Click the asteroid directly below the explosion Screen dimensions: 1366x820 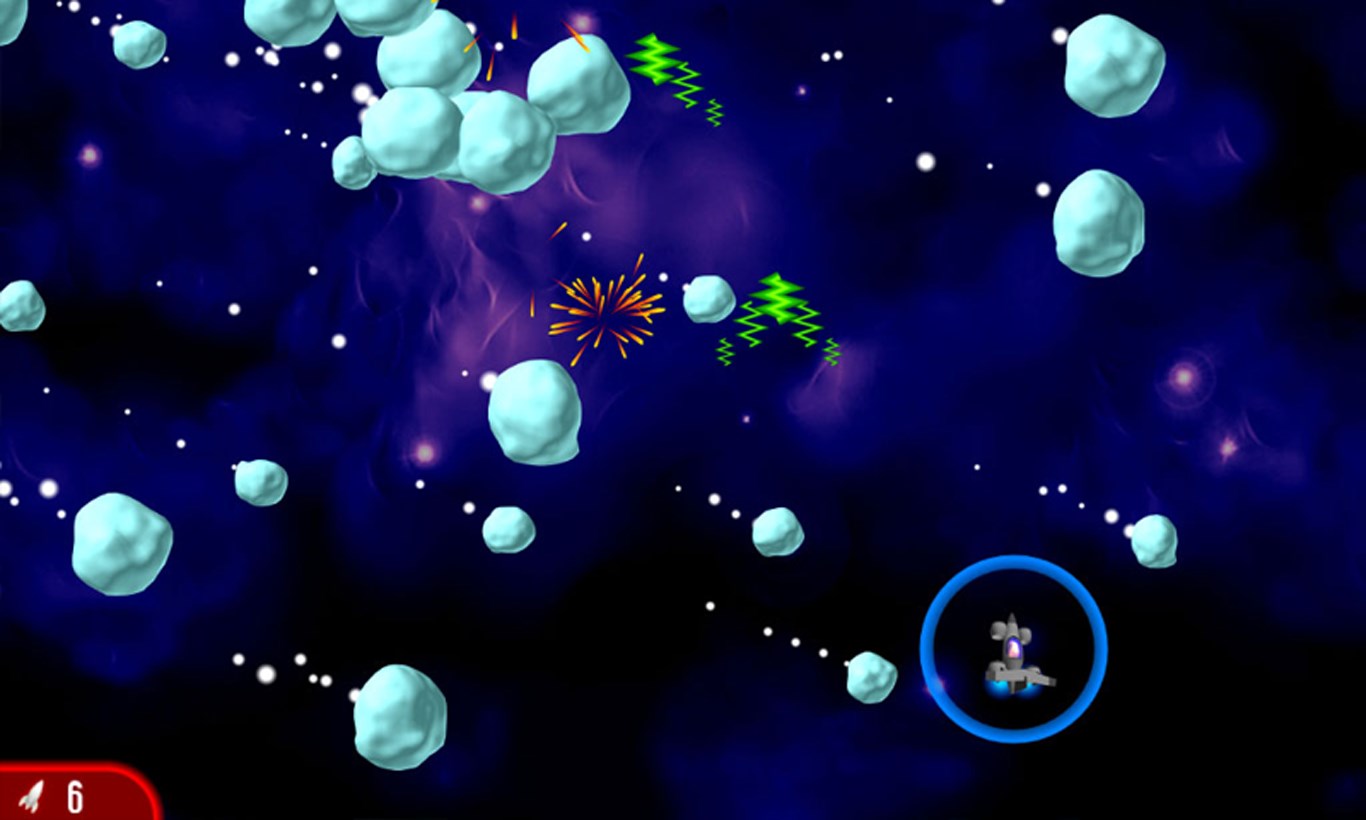click(534, 412)
